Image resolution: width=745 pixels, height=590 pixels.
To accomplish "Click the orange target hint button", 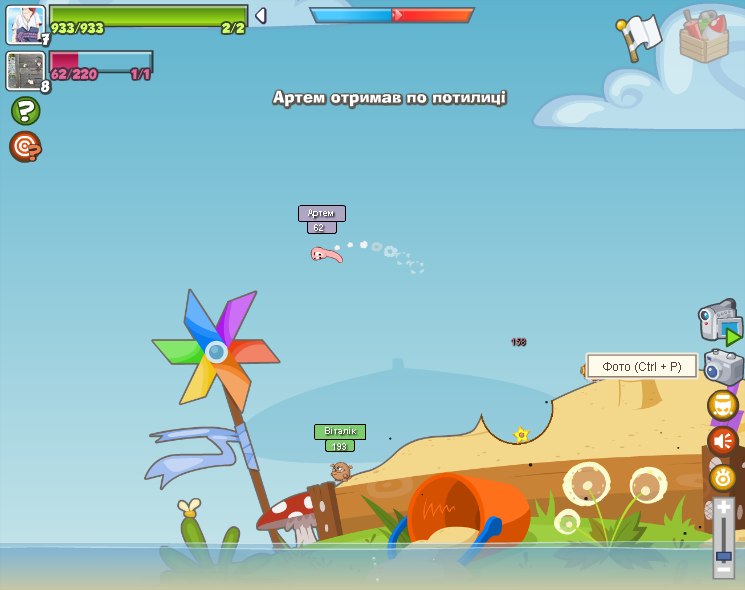I will [25, 147].
